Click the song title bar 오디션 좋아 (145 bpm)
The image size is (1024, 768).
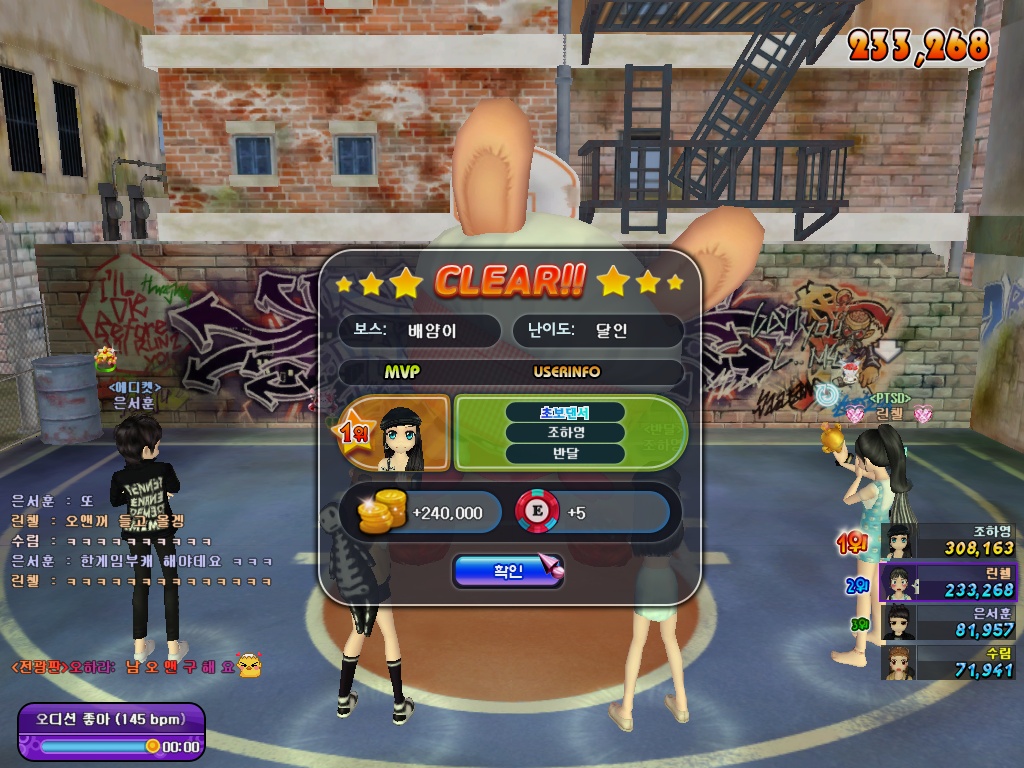tap(110, 719)
